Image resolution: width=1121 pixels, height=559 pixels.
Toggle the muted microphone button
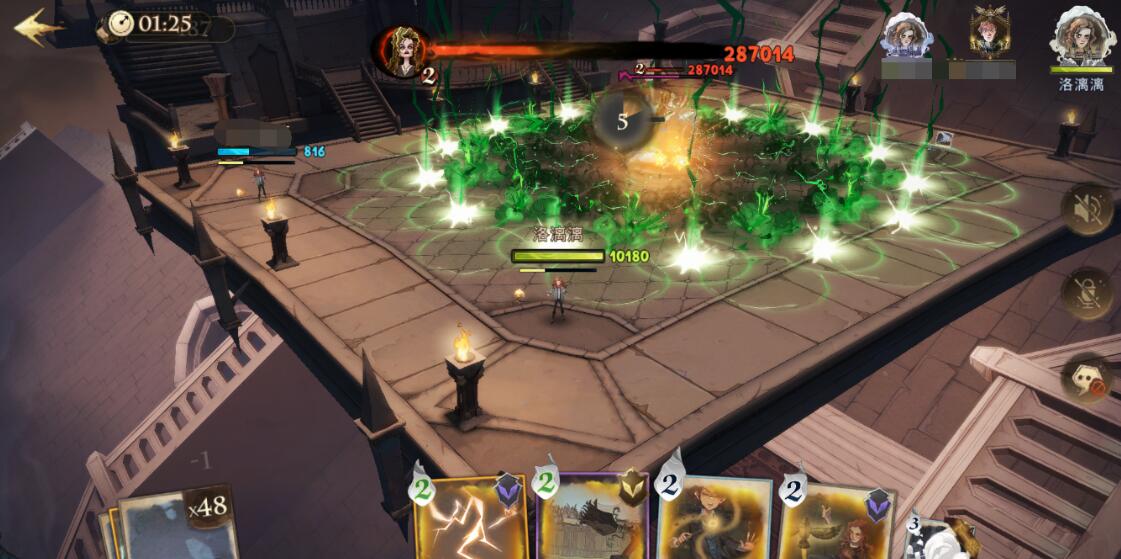pyautogui.click(x=1087, y=294)
